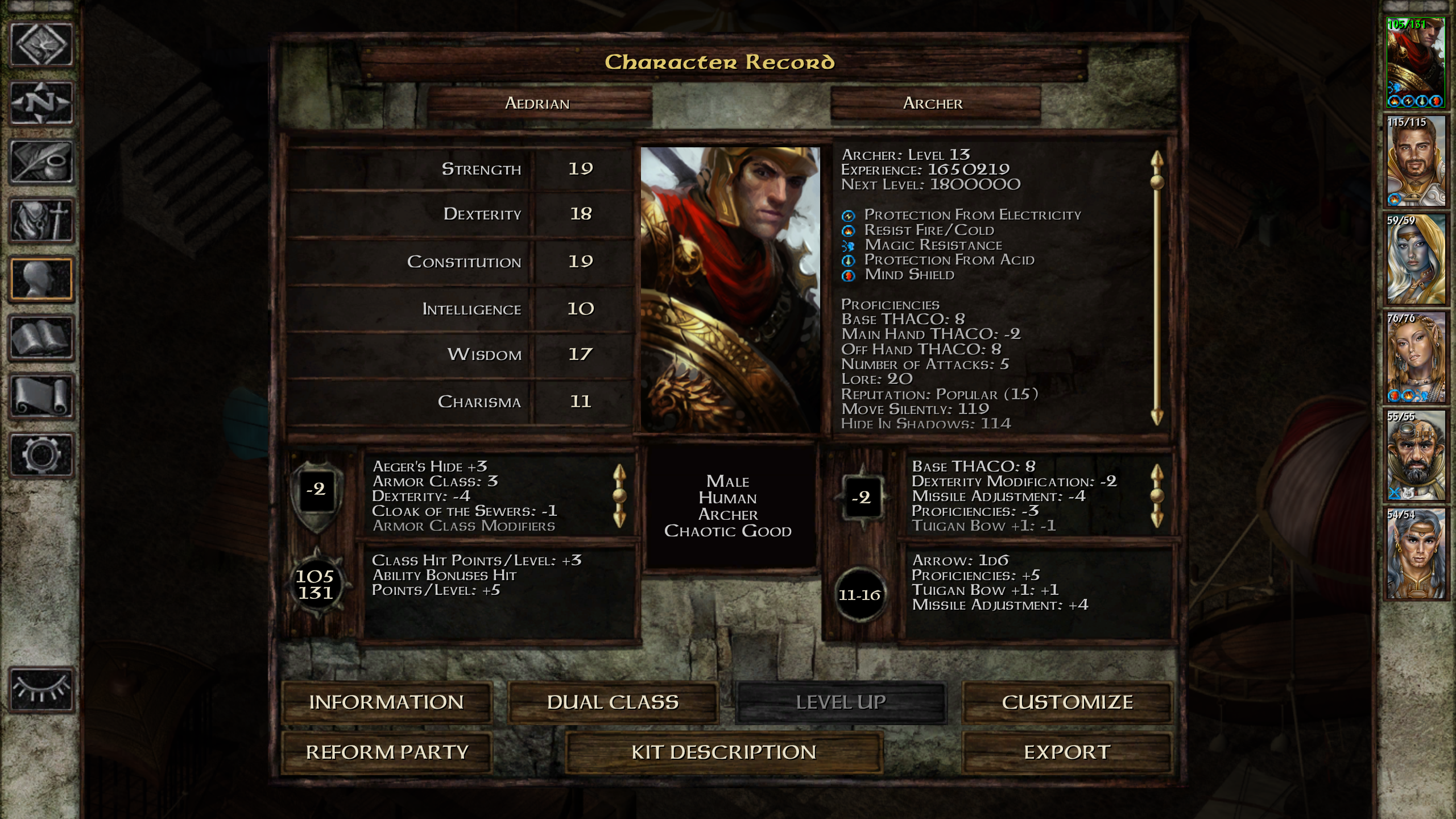Click the Dual Class button
The width and height of the screenshot is (1456, 819).
[613, 702]
